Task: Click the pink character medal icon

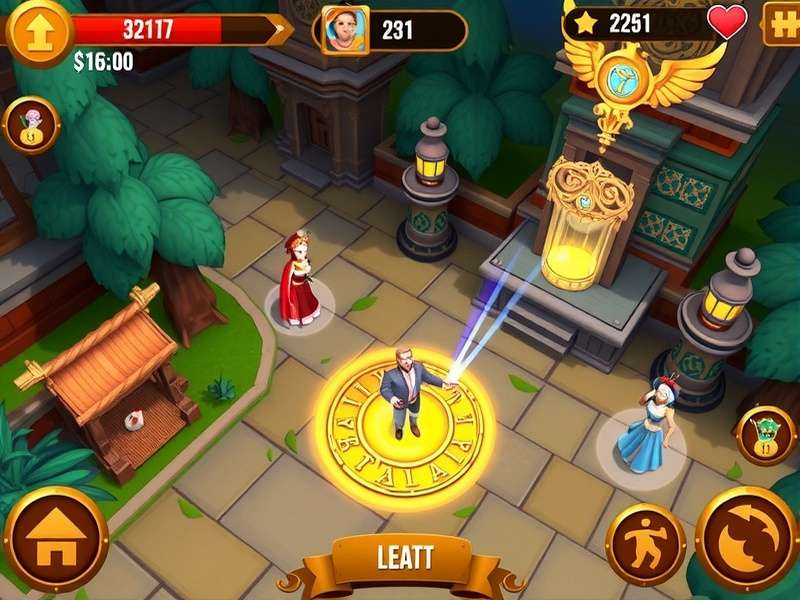Action: [32, 125]
